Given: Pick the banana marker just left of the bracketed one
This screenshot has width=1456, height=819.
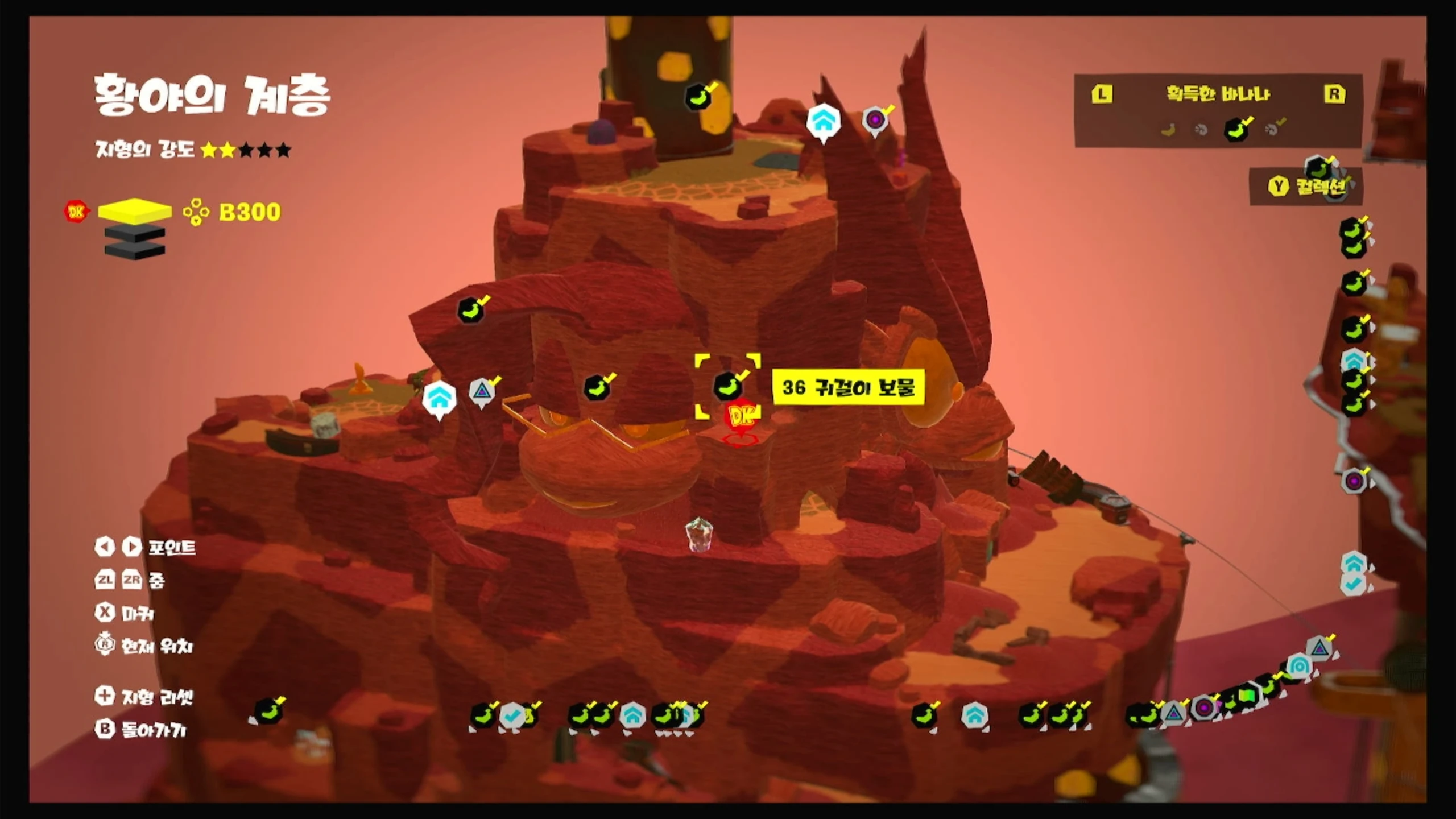Looking at the screenshot, I should pyautogui.click(x=597, y=388).
